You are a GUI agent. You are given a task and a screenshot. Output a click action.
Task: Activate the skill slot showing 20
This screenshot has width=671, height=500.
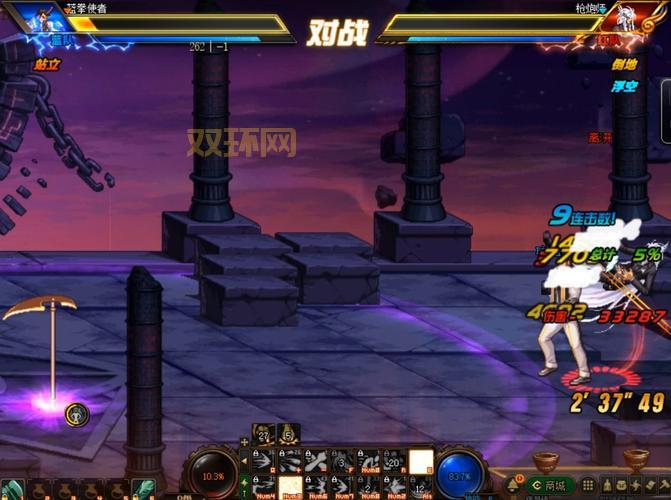tap(394, 461)
